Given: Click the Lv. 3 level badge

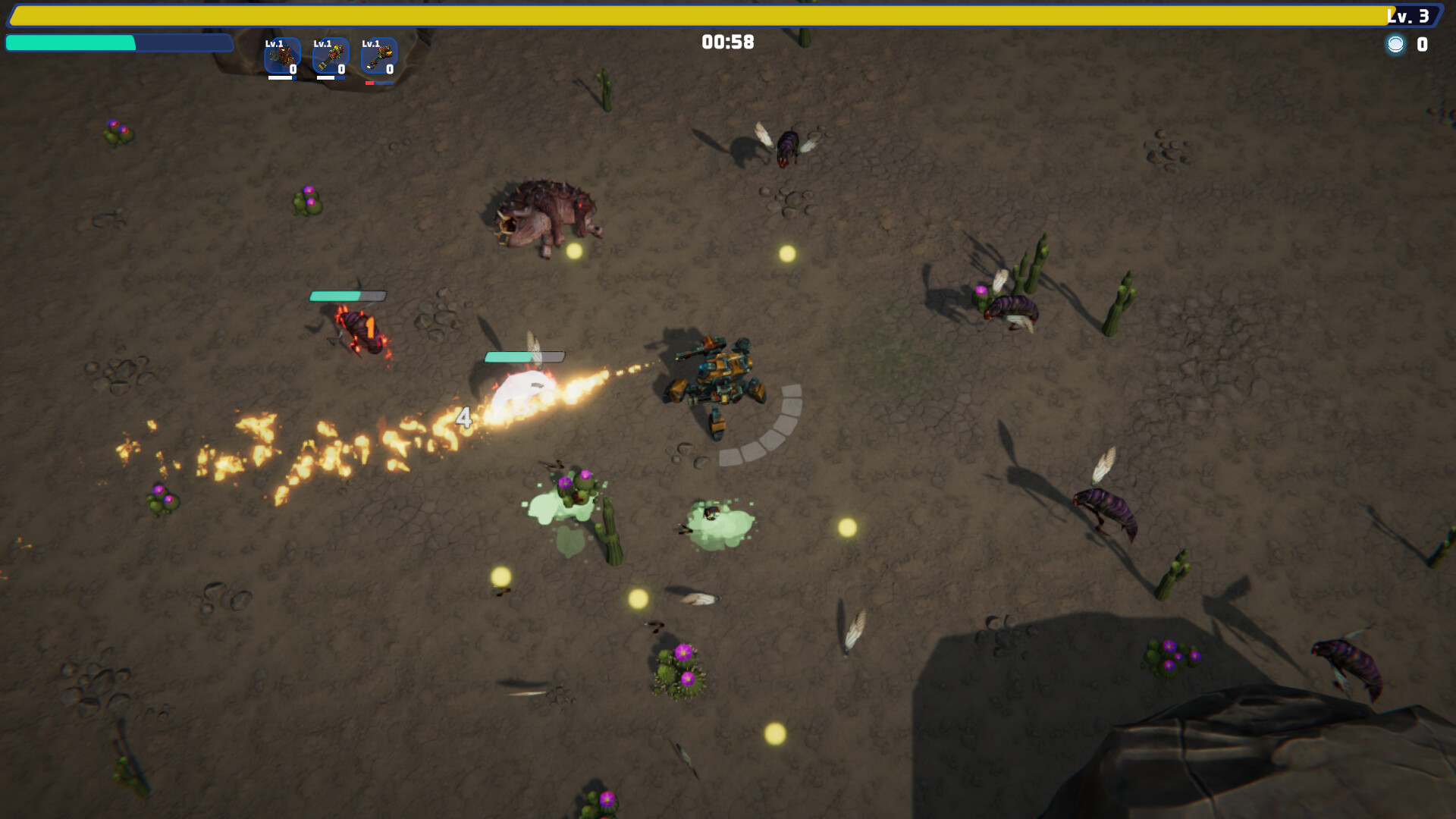Looking at the screenshot, I should [1412, 13].
